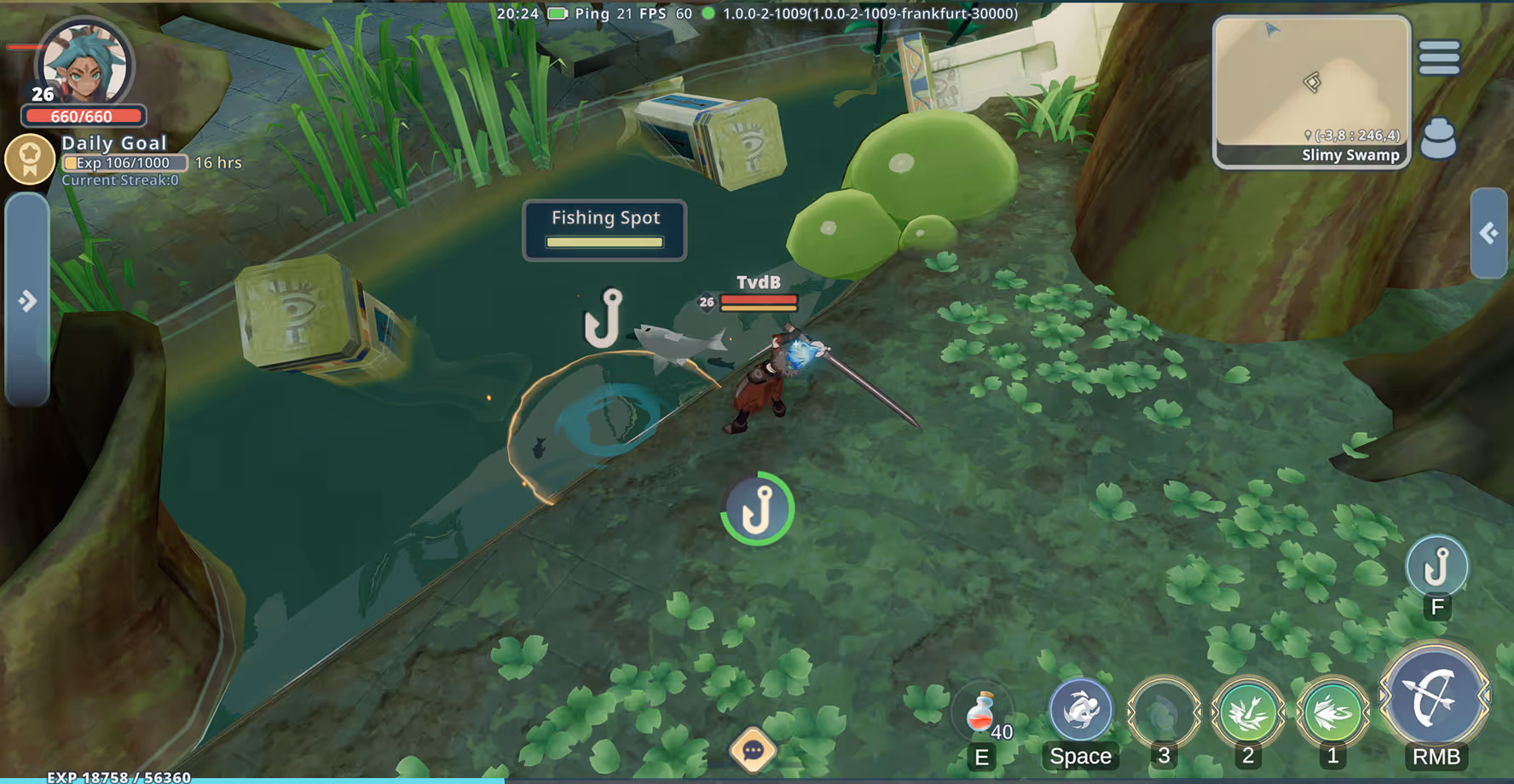
Task: Tap the fishing hook action button
Action: point(1436,566)
